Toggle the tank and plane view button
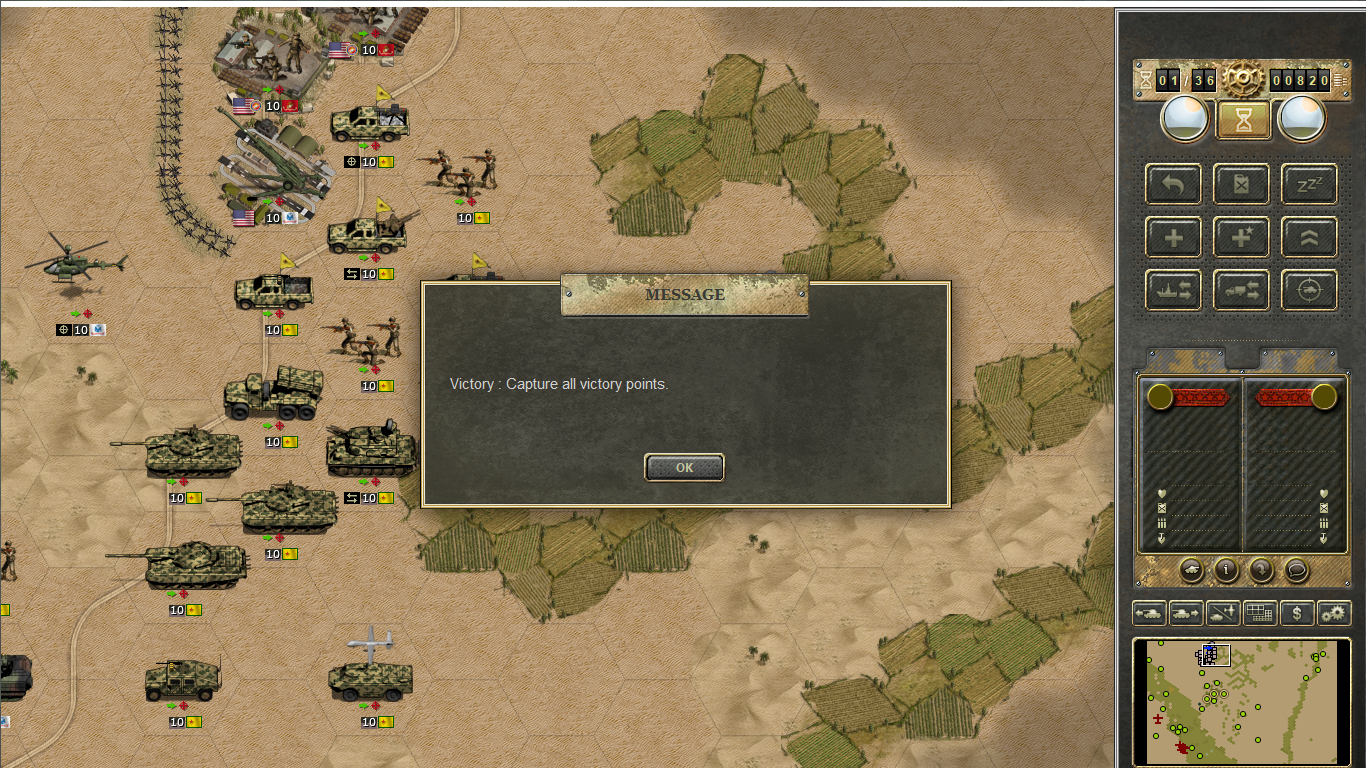This screenshot has height=768, width=1366. 1223,613
